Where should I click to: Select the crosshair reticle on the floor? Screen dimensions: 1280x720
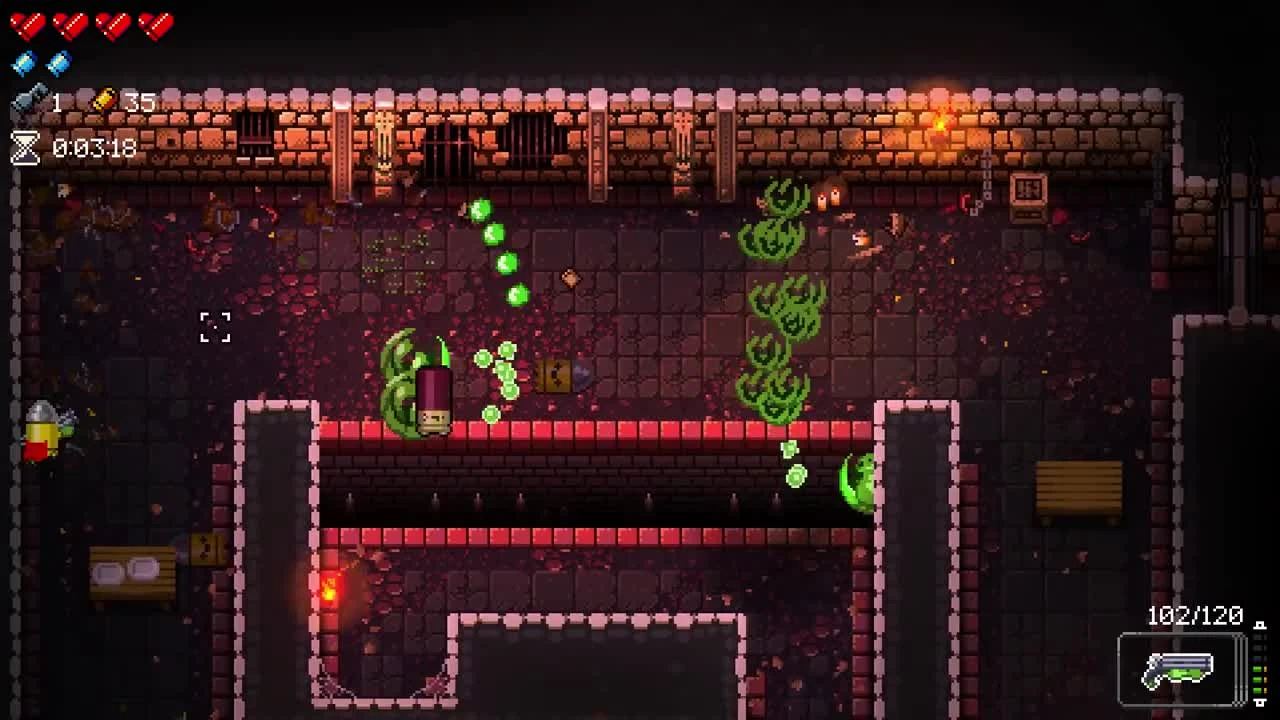click(x=213, y=327)
